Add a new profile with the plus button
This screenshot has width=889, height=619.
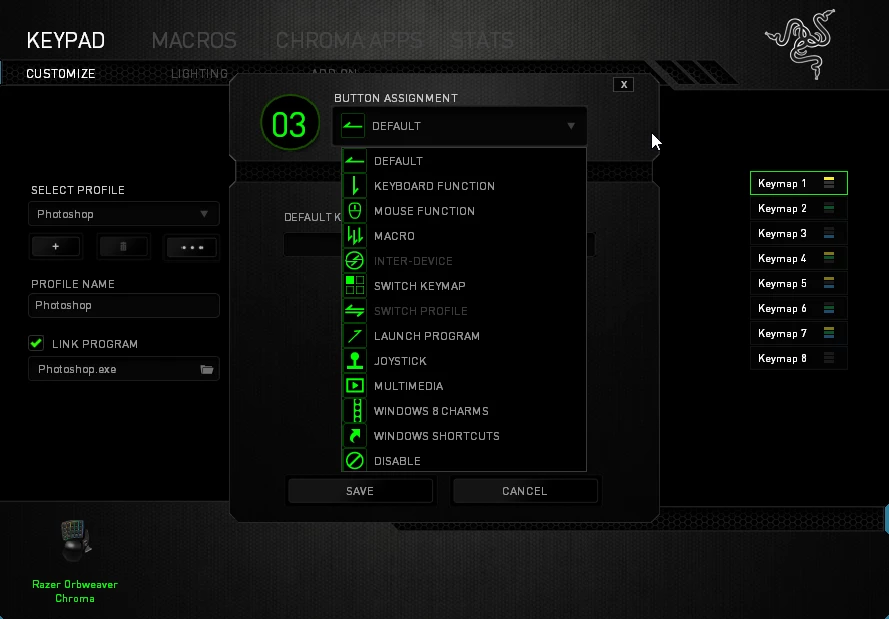(56, 246)
